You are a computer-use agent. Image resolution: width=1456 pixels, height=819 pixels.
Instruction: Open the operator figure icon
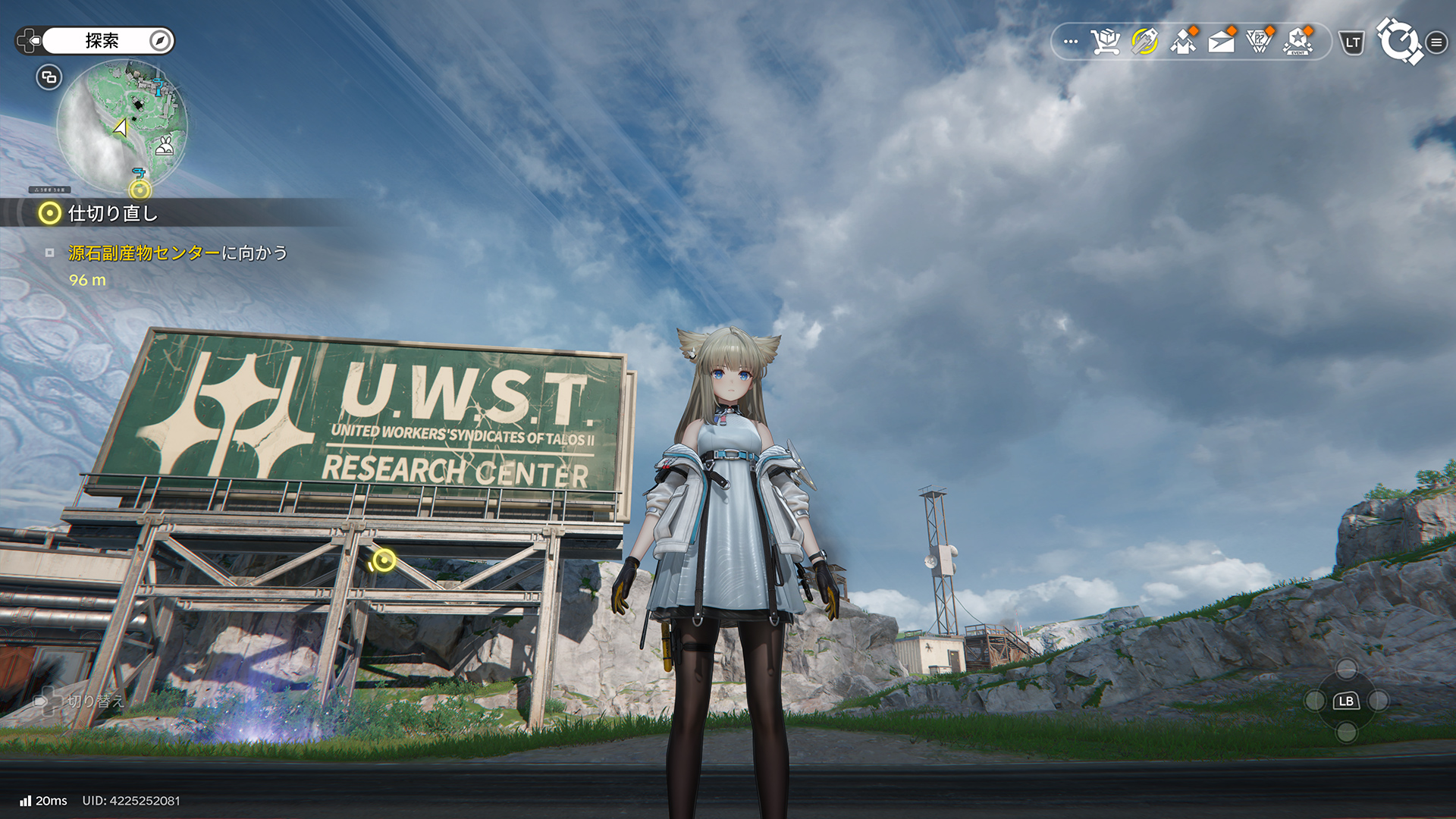tap(1183, 42)
